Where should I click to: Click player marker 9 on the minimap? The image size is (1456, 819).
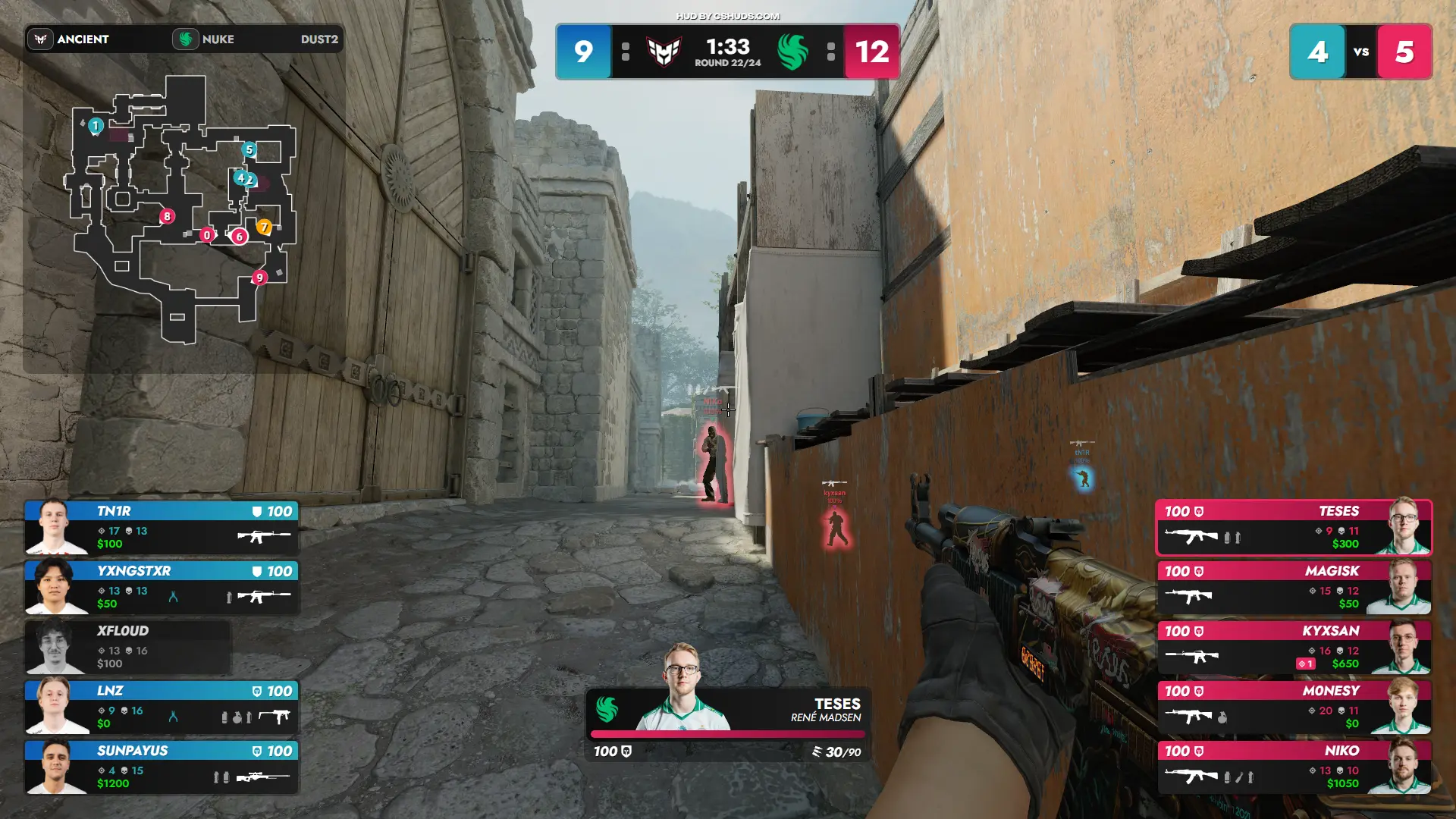(259, 278)
